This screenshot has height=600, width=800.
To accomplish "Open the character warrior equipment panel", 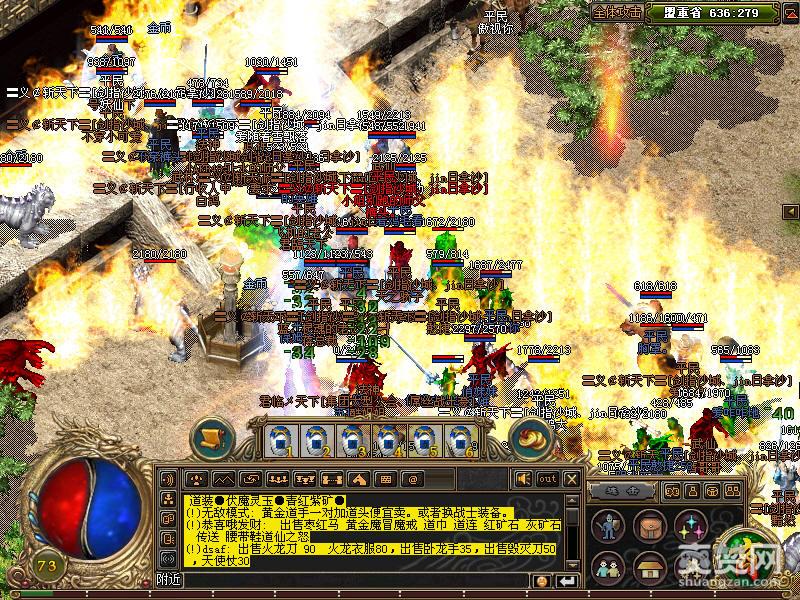I will (x=609, y=526).
